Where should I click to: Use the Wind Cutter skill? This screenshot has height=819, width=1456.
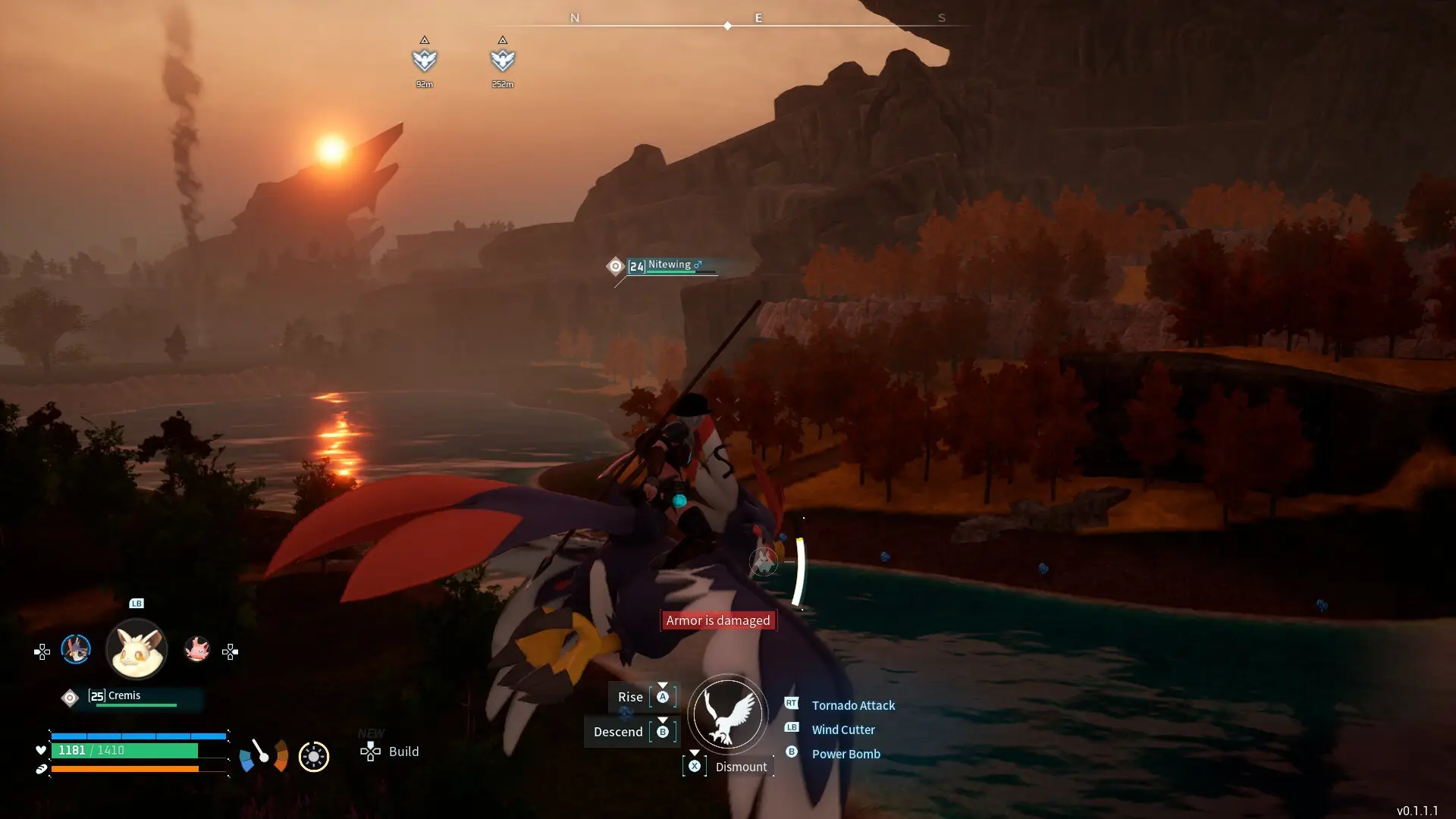point(843,730)
